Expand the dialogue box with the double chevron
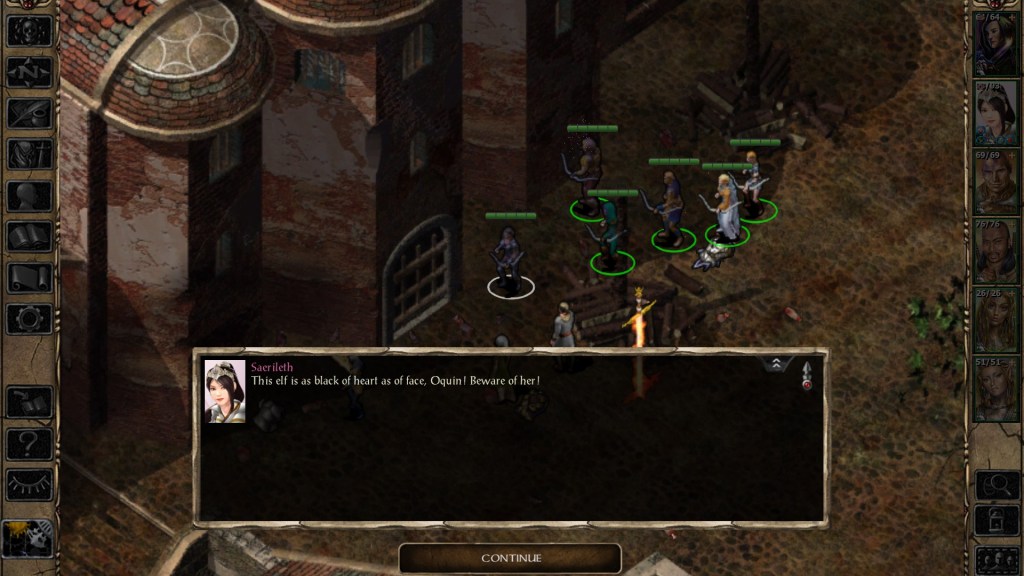 coord(777,365)
